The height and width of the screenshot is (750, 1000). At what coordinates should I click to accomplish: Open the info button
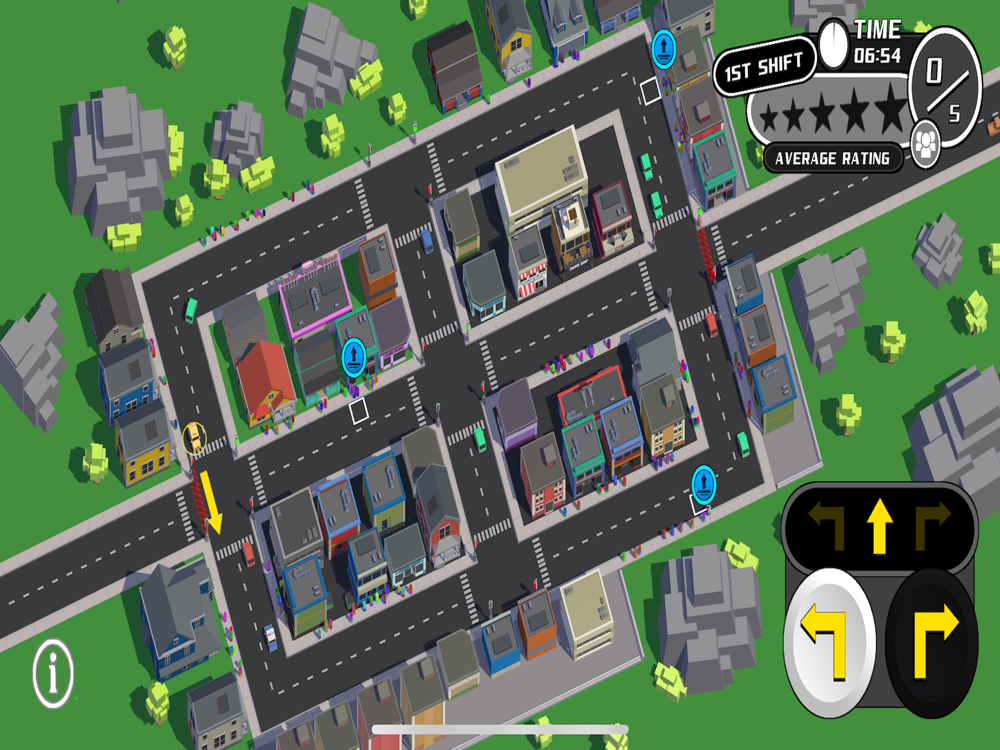(x=53, y=674)
